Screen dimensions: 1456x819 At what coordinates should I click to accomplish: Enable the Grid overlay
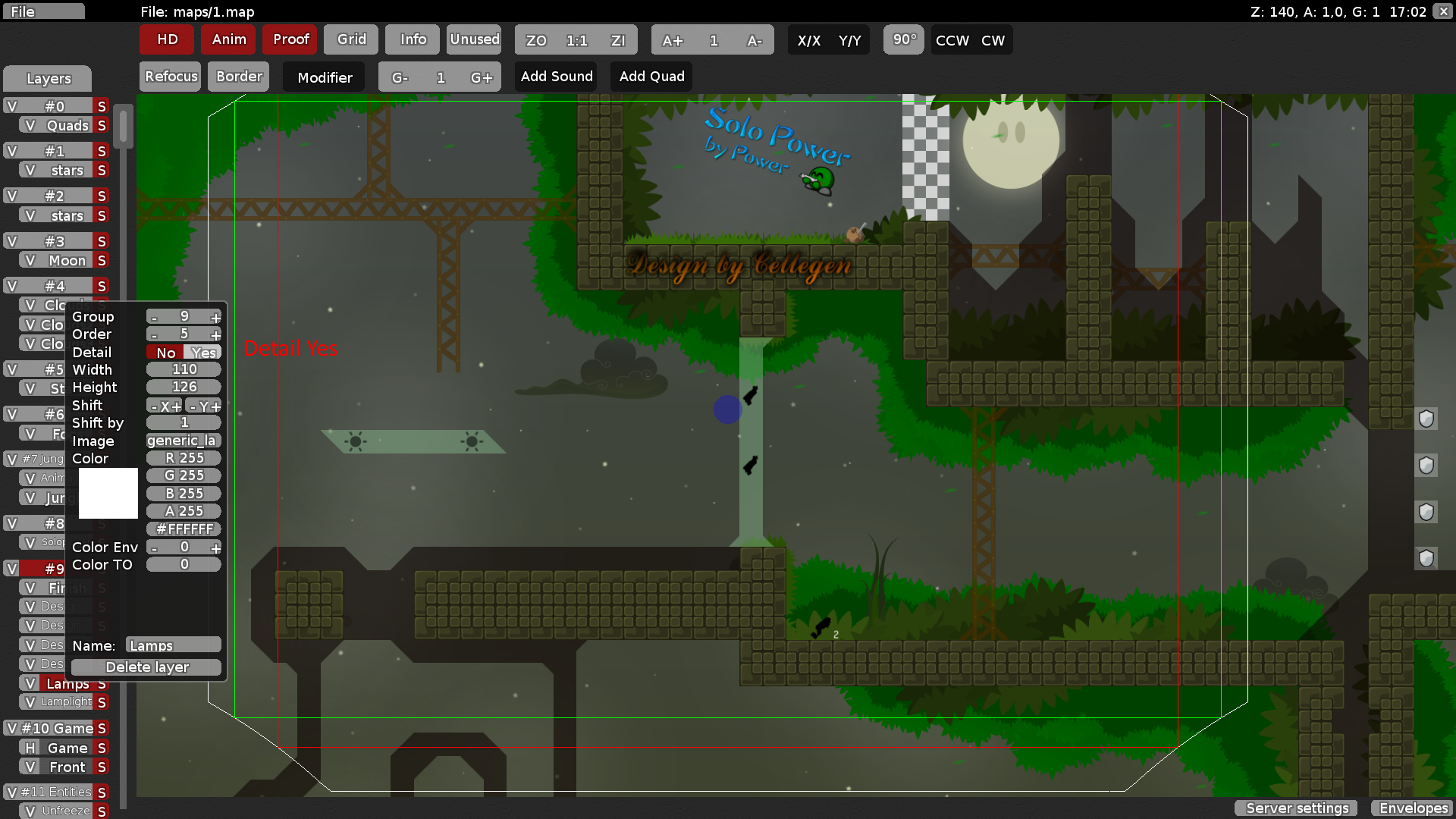(x=350, y=39)
